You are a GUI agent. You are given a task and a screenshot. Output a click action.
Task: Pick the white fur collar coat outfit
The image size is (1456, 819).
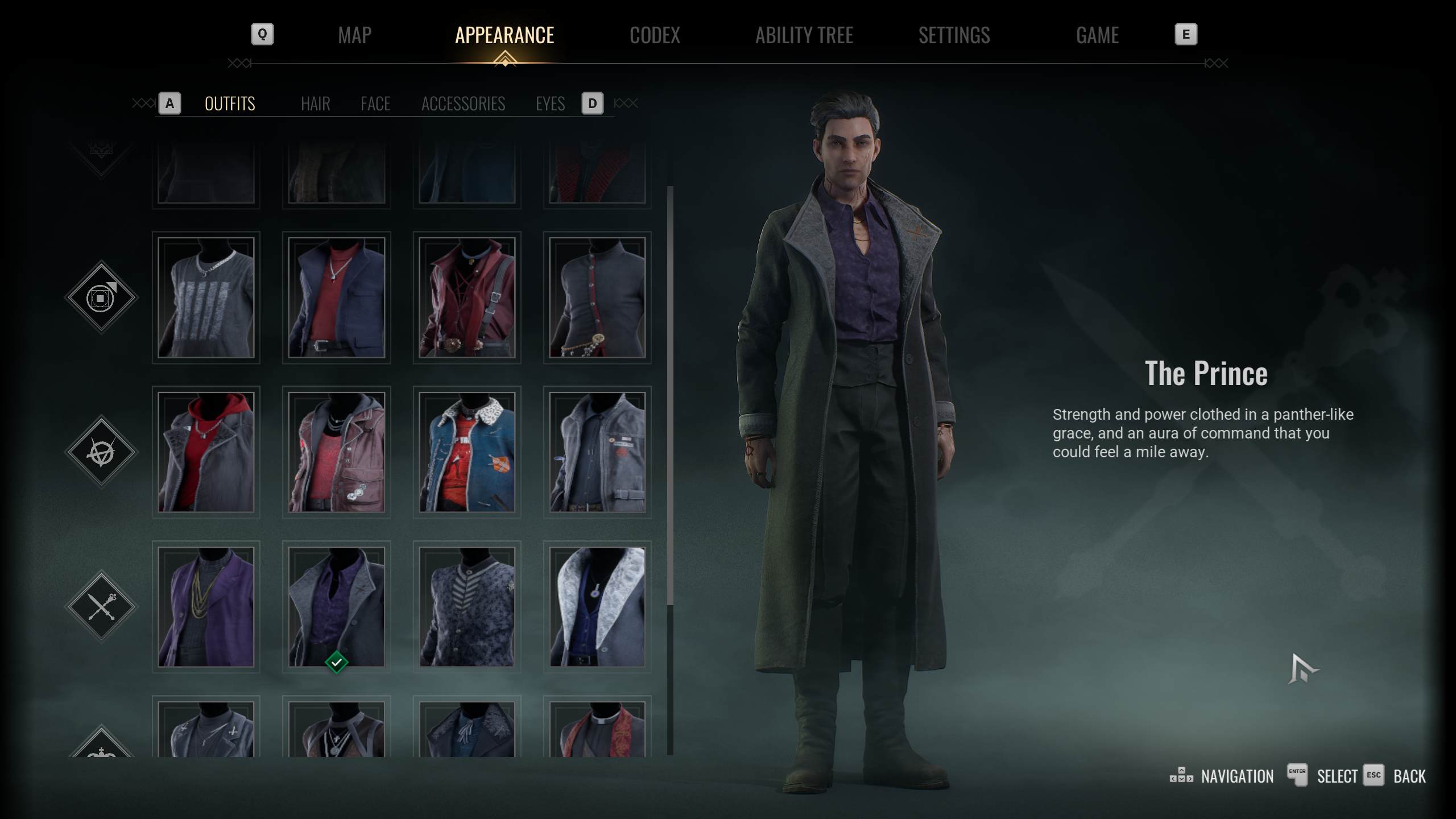(597, 607)
